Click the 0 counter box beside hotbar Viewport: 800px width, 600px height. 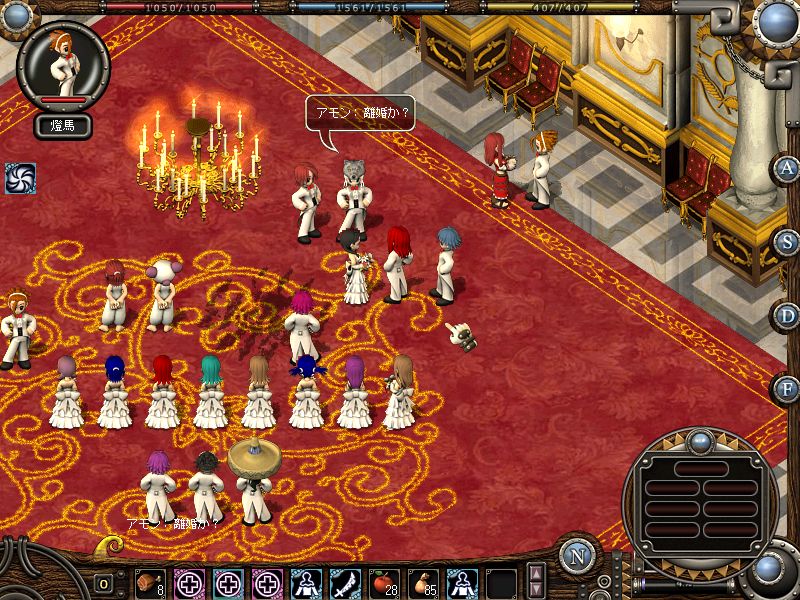(104, 583)
